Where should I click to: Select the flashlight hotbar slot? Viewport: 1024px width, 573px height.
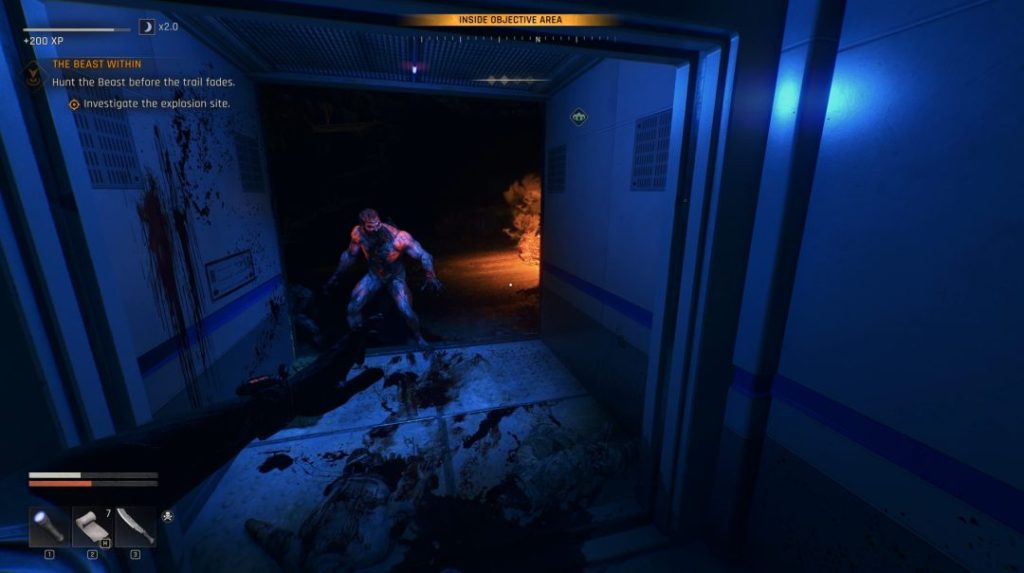coord(50,526)
